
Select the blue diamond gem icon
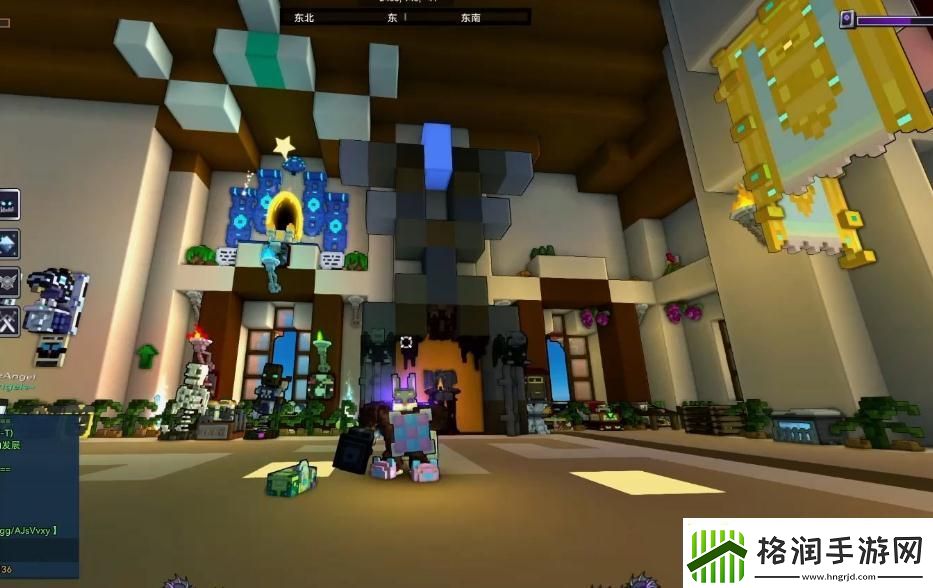click(7, 244)
